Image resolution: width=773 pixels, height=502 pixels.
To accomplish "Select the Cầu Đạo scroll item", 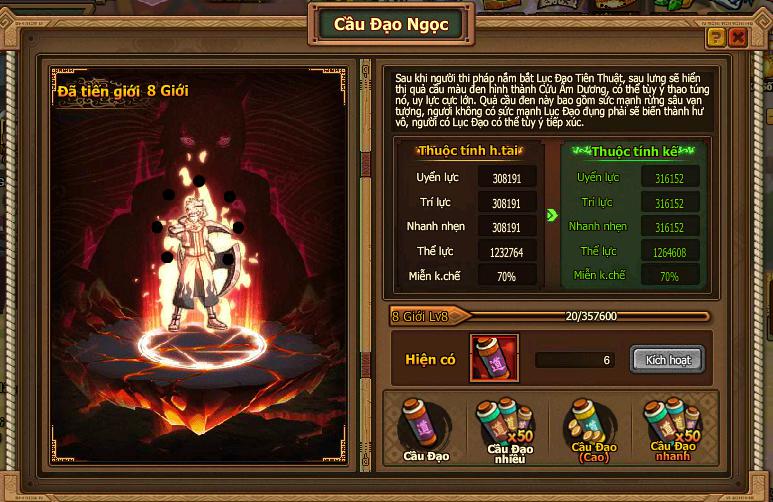I will click(424, 427).
